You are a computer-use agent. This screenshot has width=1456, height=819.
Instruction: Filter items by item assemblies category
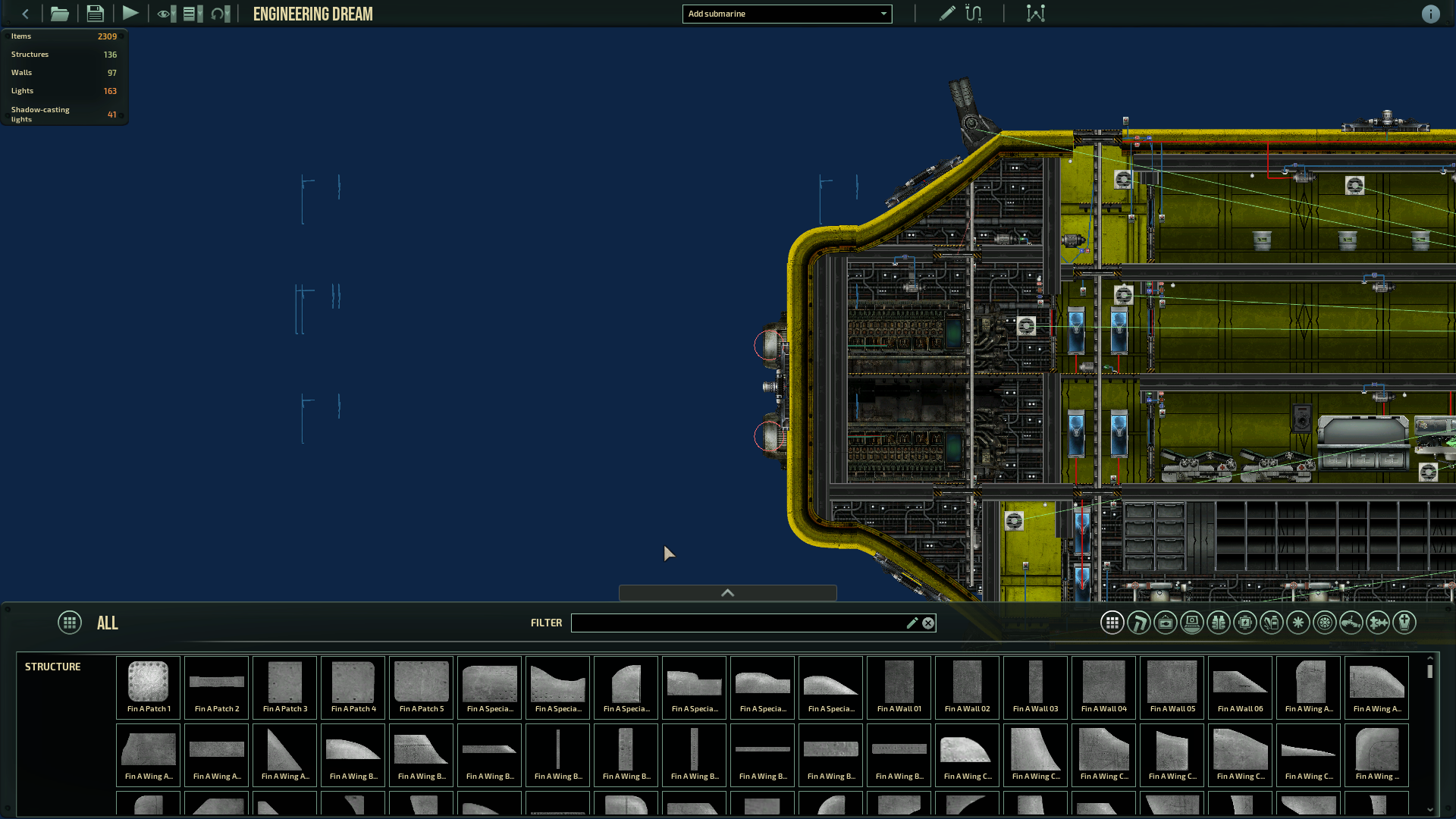[x=1377, y=623]
